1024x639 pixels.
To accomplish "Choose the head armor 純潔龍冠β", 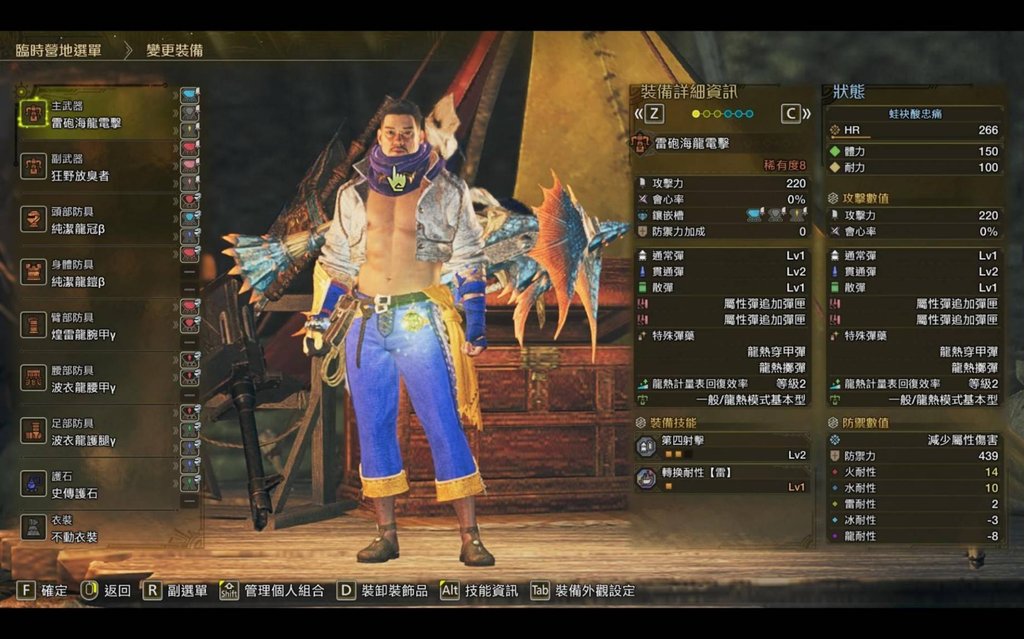I will tap(95, 220).
